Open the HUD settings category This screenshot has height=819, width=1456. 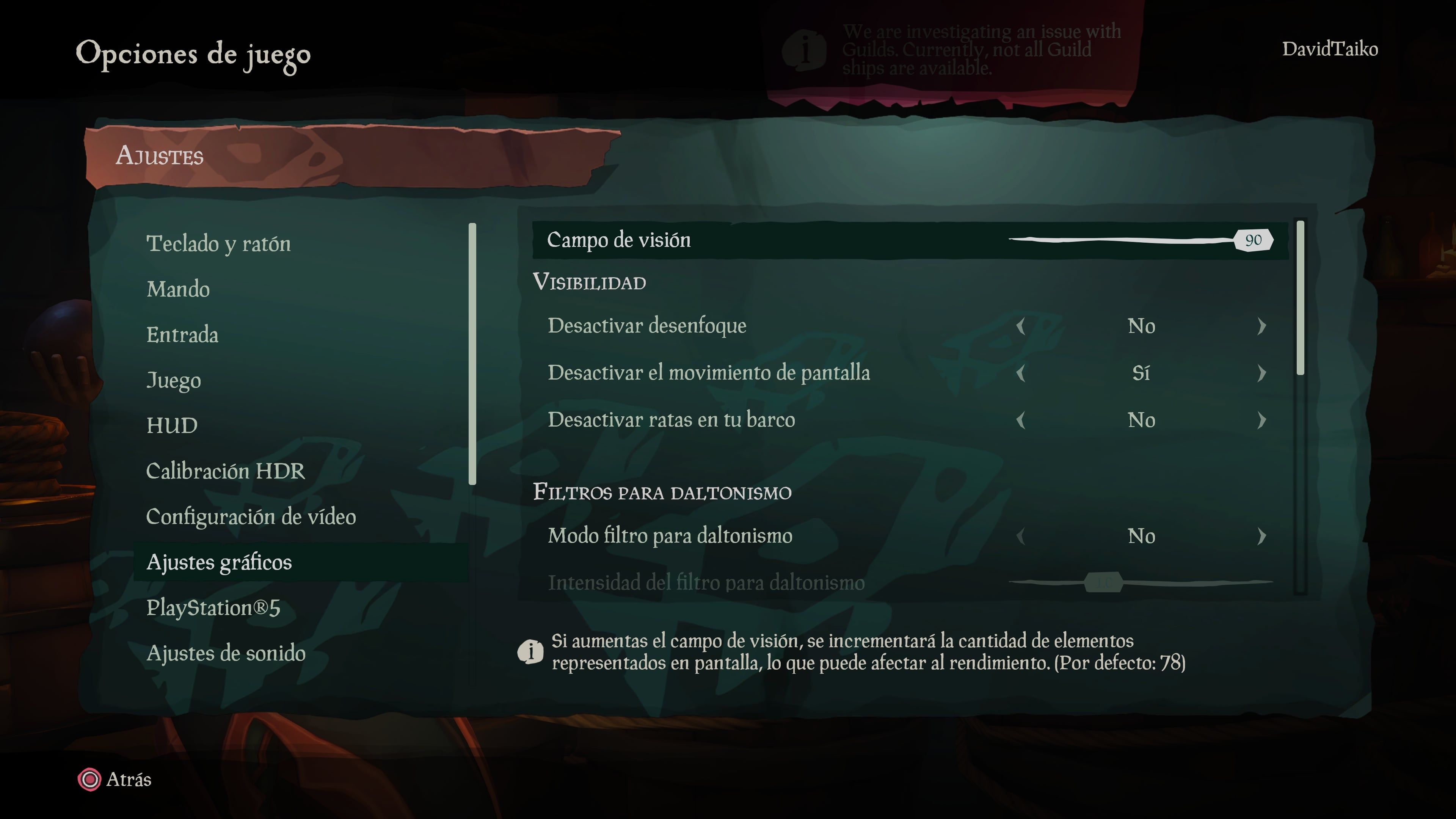pyautogui.click(x=173, y=425)
